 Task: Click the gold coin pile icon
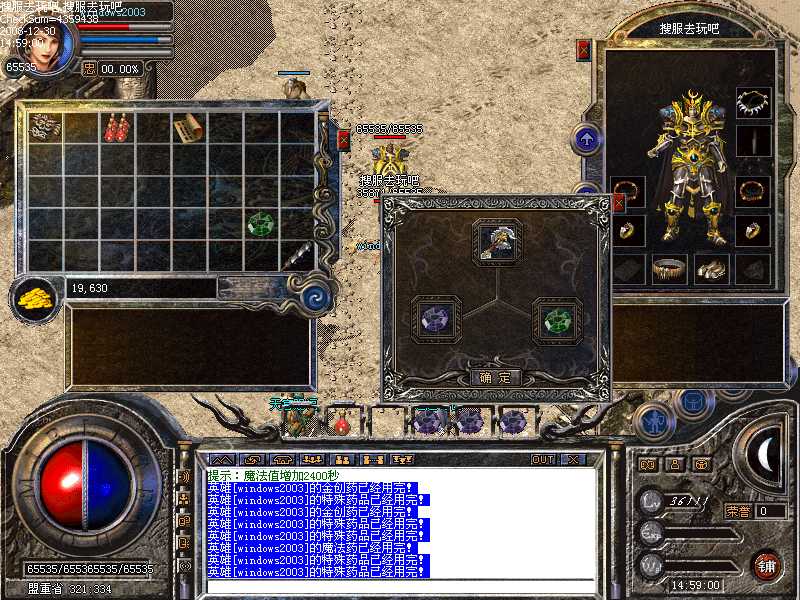(x=36, y=296)
